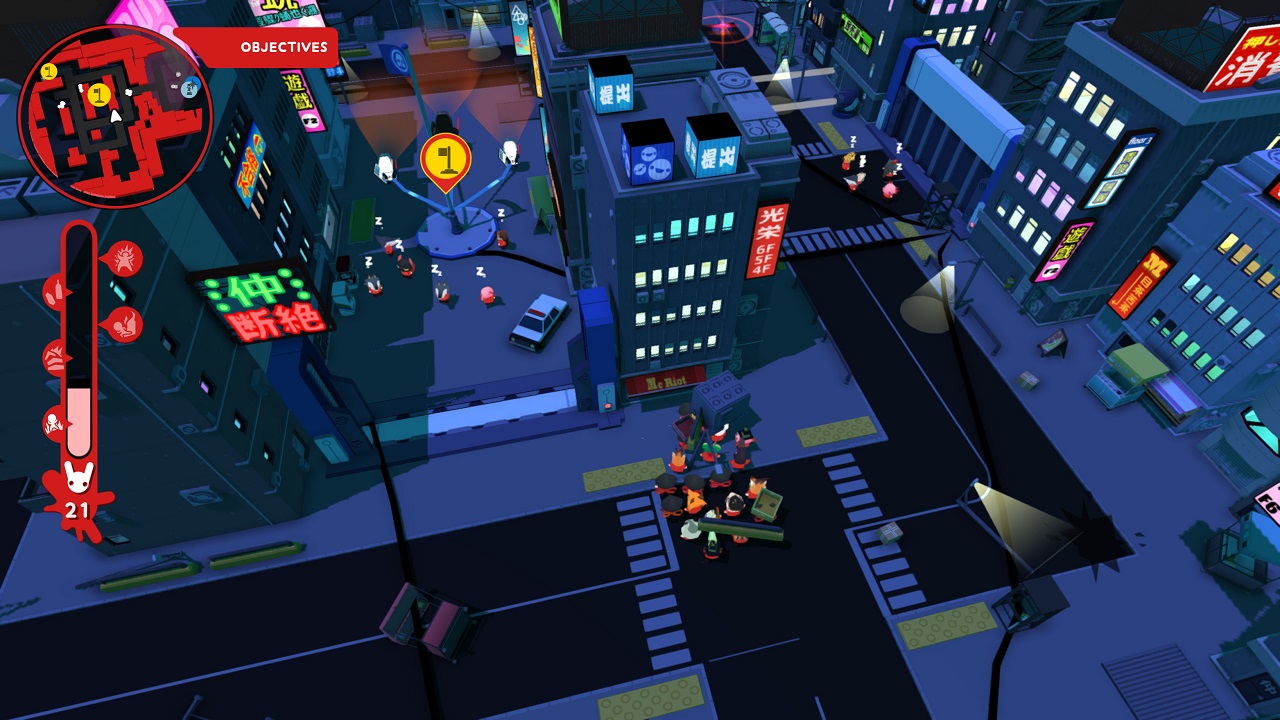Select the yellow objective marker 1 on minimap

click(x=99, y=96)
